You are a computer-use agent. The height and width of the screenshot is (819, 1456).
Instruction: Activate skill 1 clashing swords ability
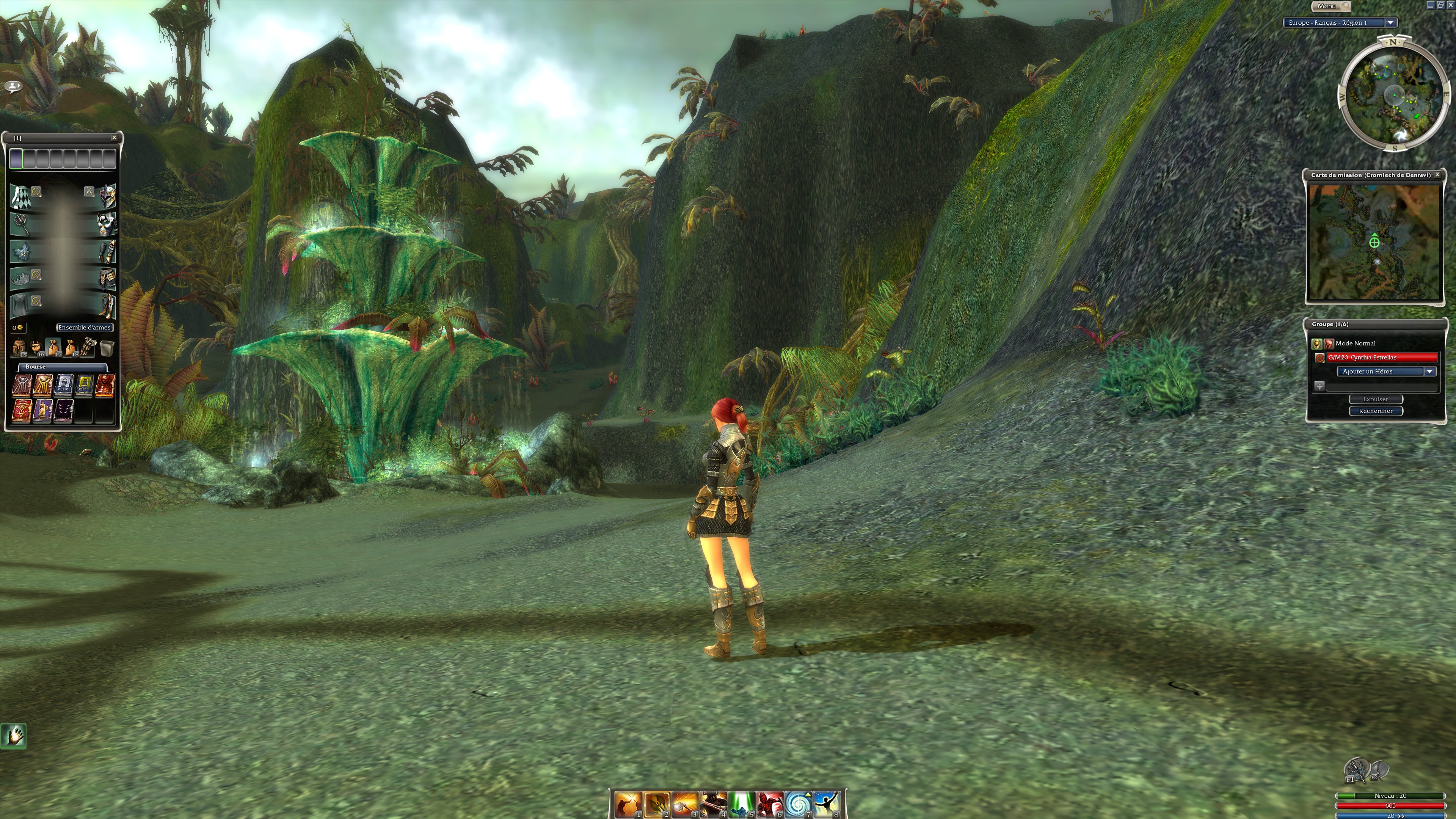tap(628, 804)
